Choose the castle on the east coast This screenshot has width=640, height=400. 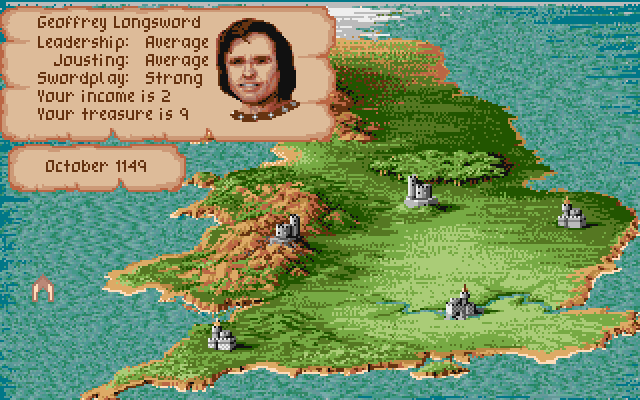570,214
